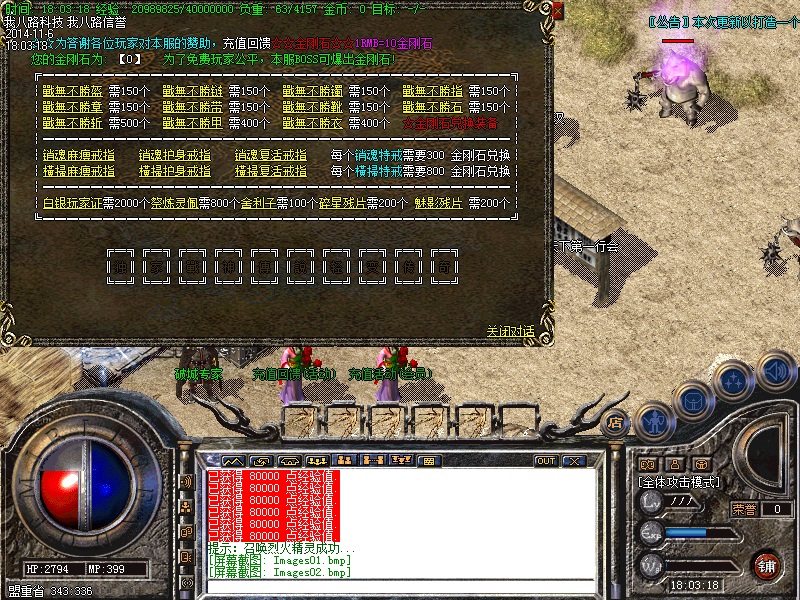
Task: Exchange for 戰無不勝盔 helmet
Action: coord(72,91)
